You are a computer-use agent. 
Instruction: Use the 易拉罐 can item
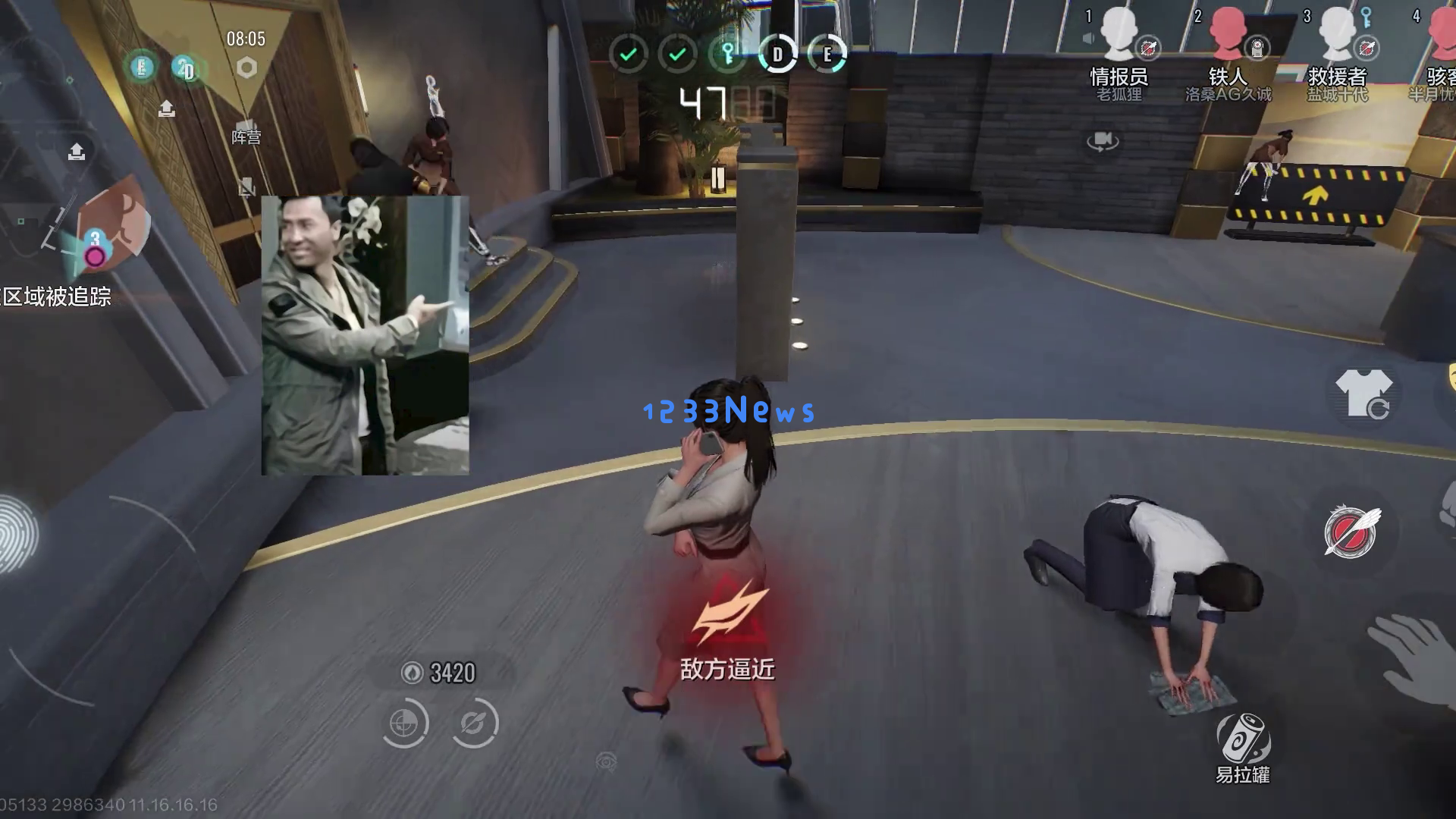point(1243,738)
